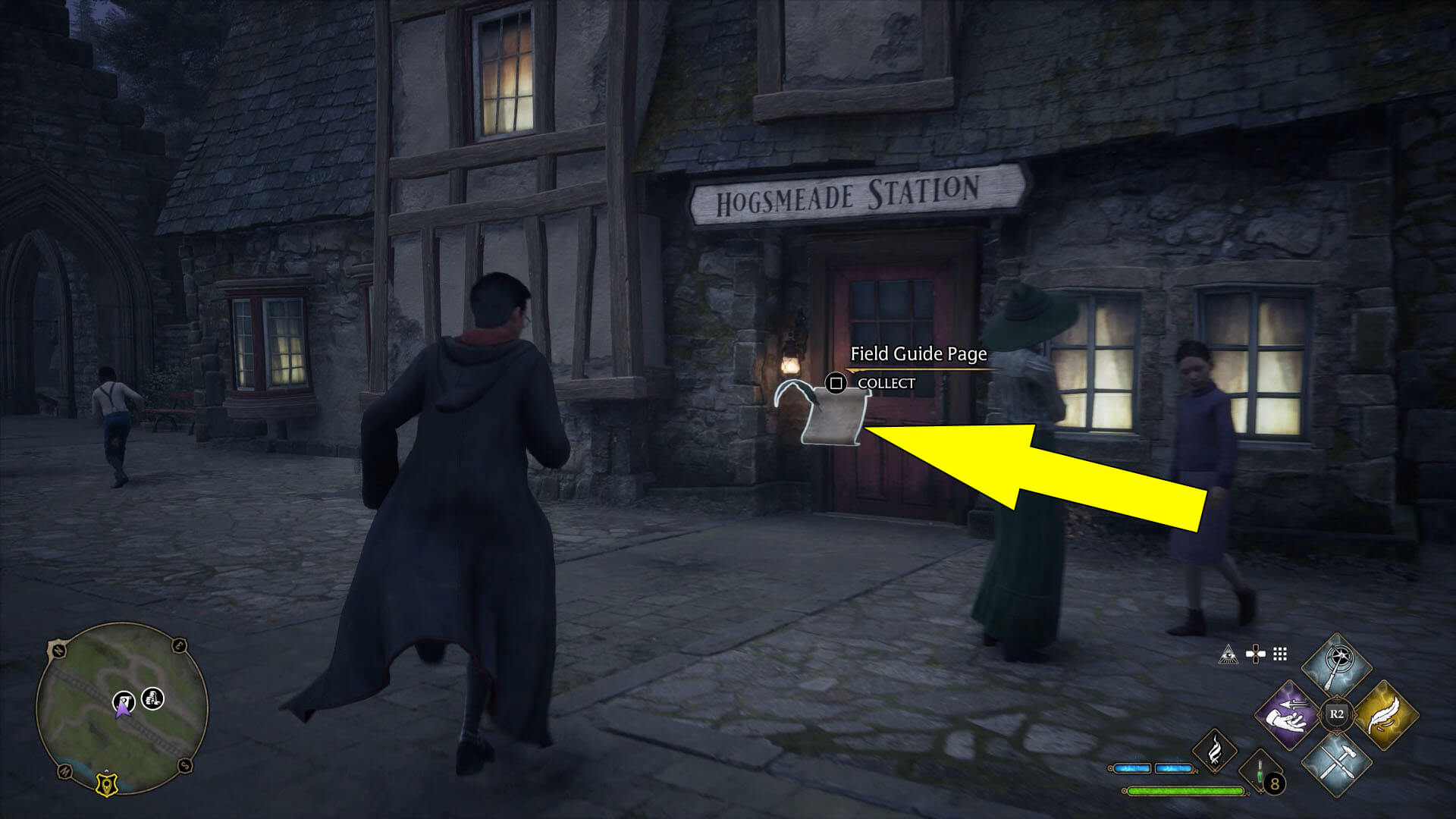Select the yellow quest waypoint badge on minimap
1456x819 pixels.
[106, 783]
